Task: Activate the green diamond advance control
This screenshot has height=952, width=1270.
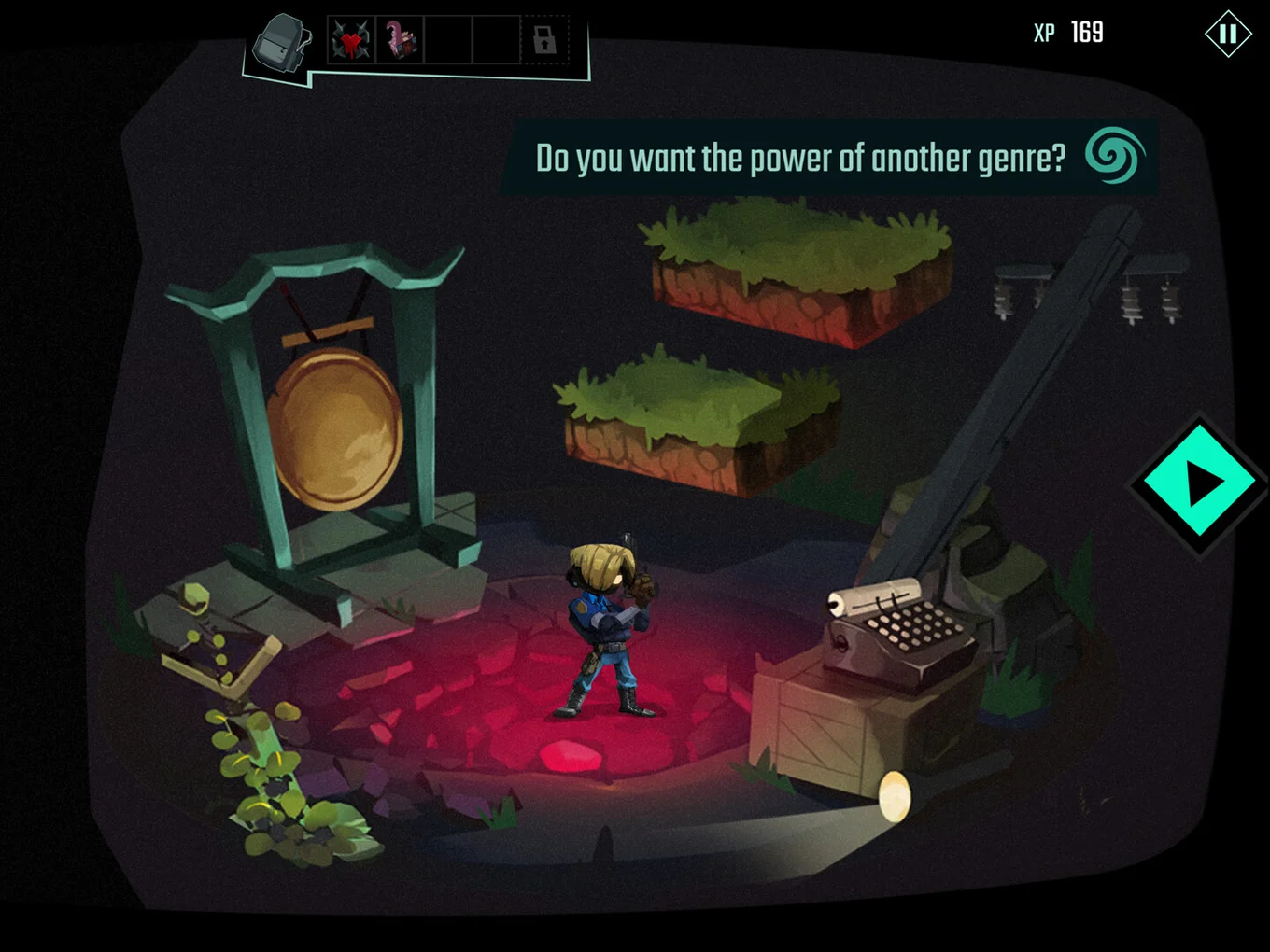Action: 1202,483
